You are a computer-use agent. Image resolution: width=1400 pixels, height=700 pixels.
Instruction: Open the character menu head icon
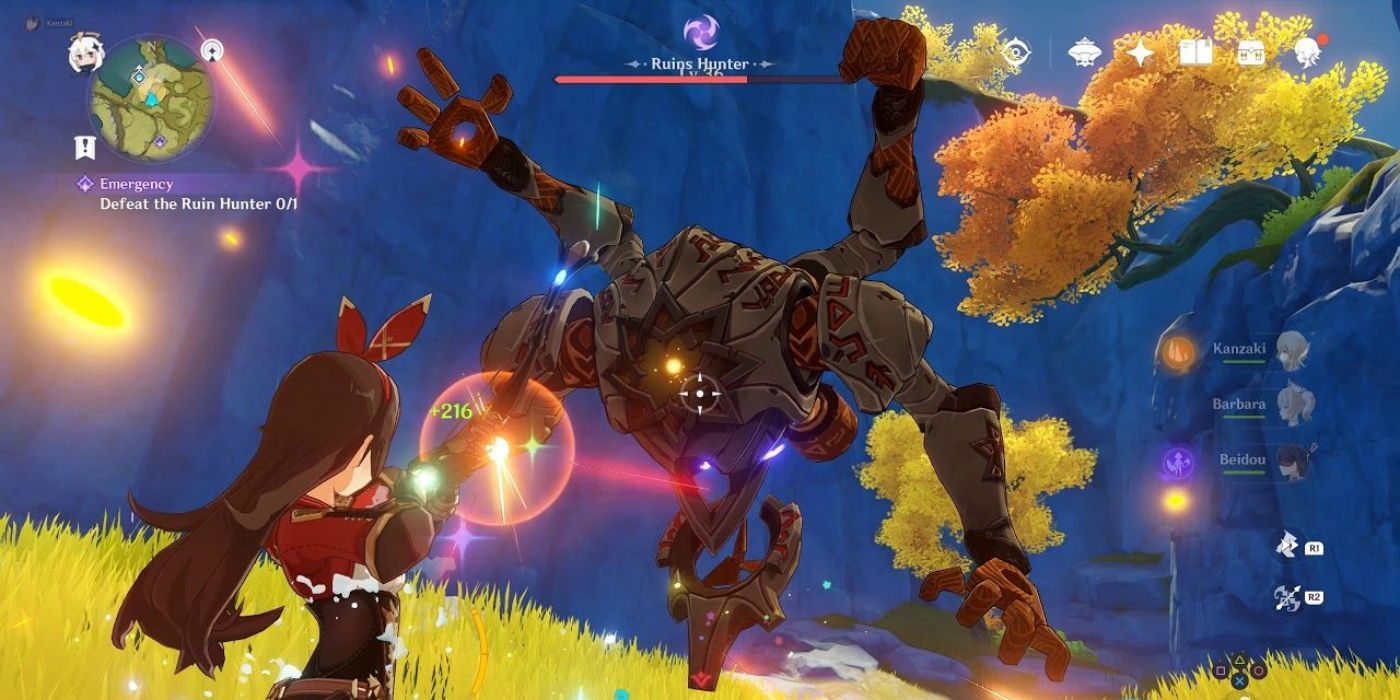[x=1306, y=52]
